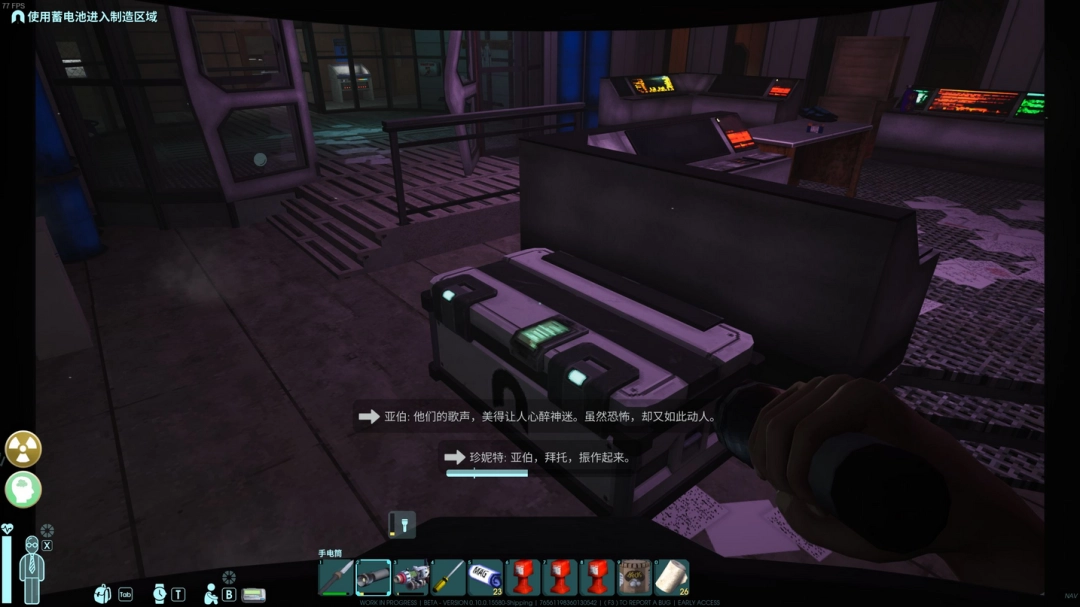The image size is (1080, 607).
Task: Select the MAG magazine slot
Action: 485,577
